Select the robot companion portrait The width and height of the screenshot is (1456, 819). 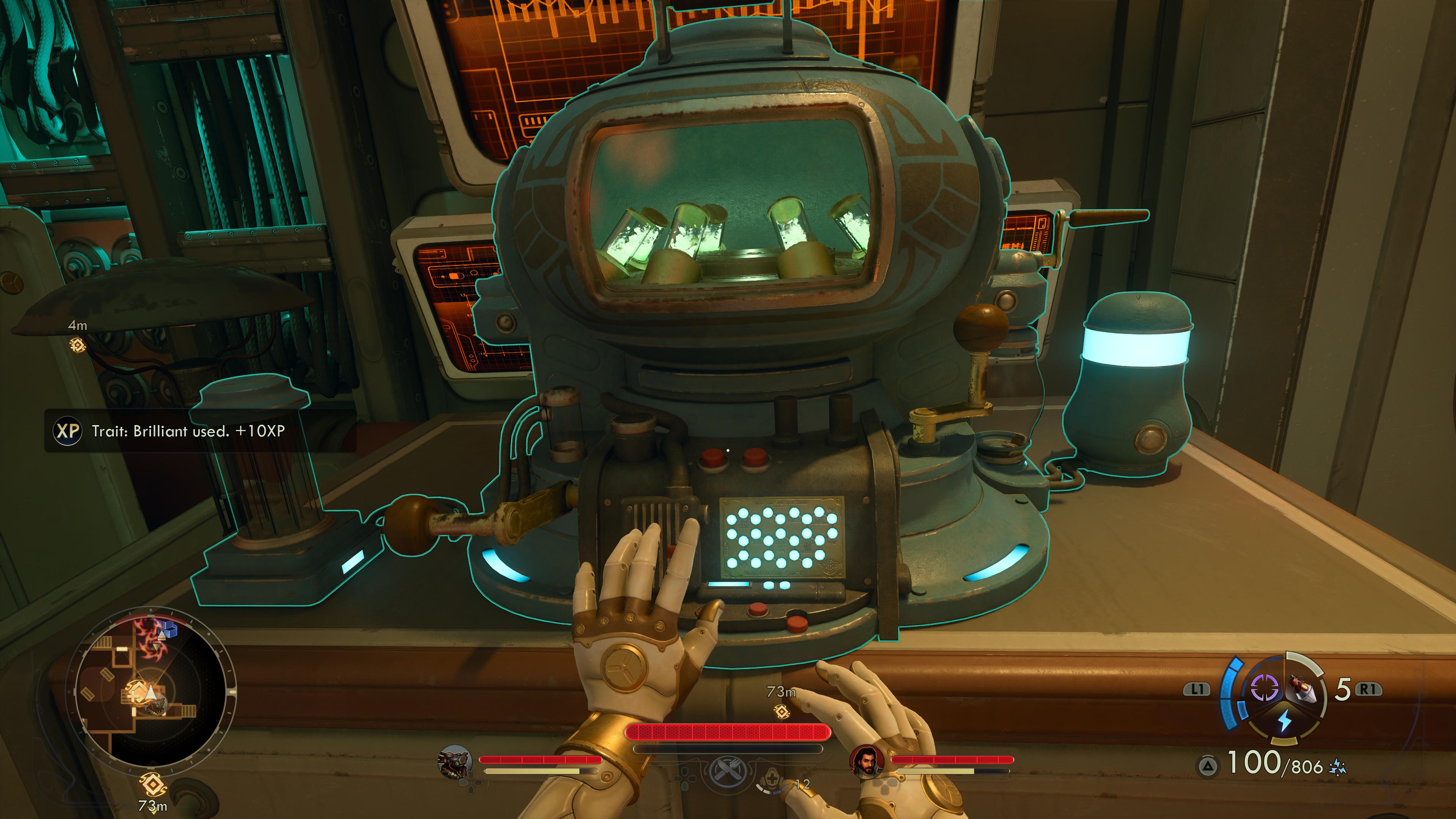coord(455,761)
